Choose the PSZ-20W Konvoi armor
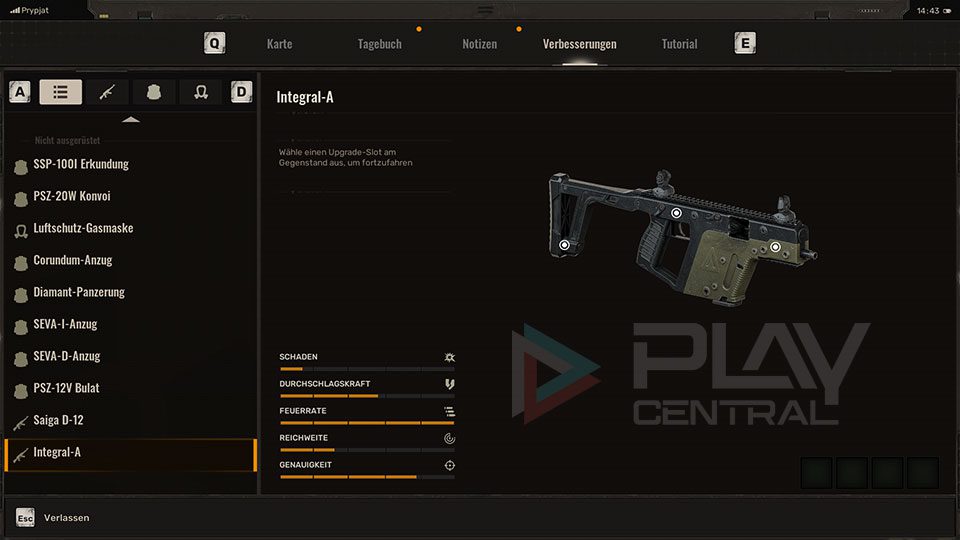 pos(71,196)
